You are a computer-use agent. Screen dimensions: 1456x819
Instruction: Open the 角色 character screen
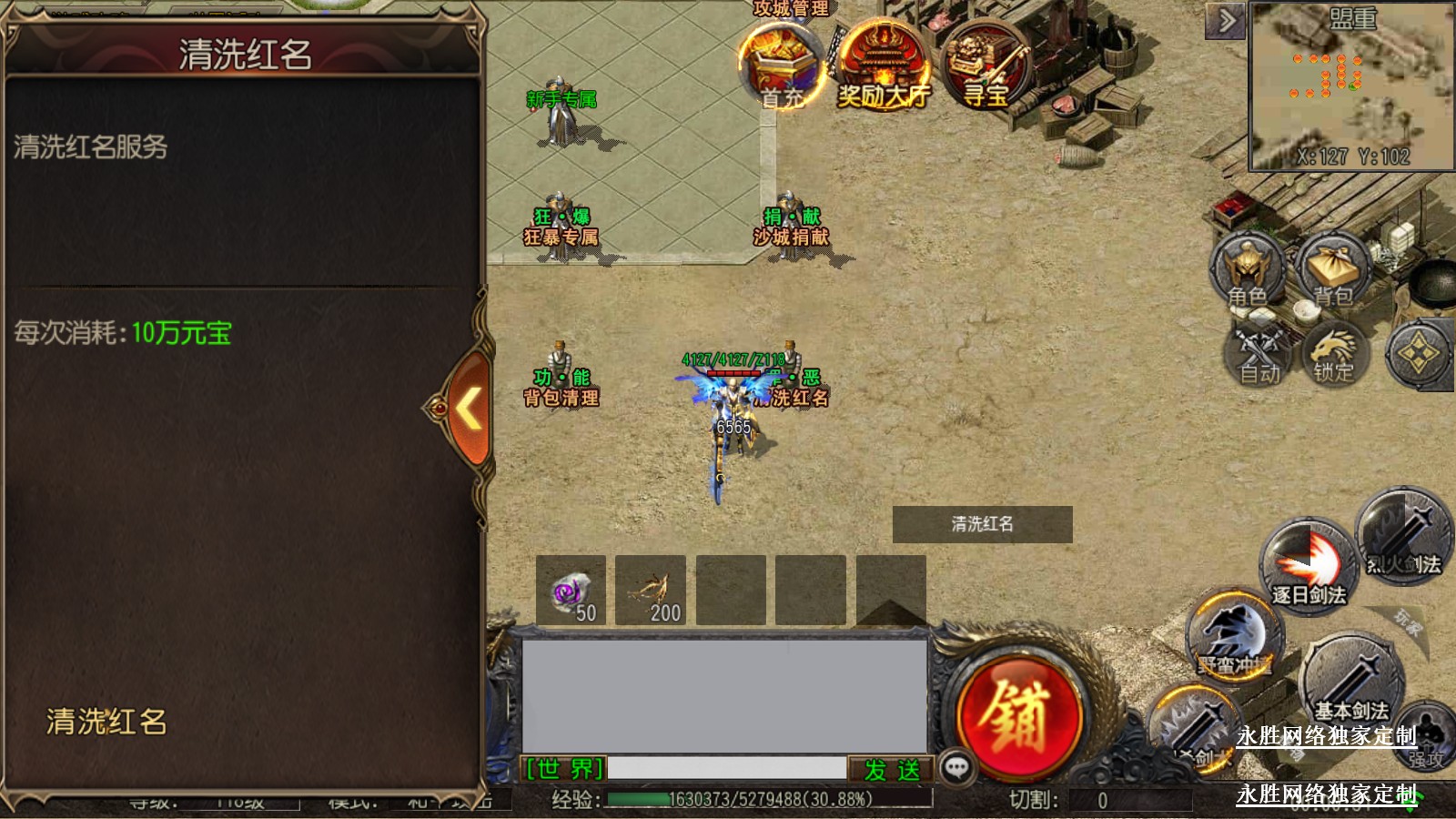tap(1248, 271)
